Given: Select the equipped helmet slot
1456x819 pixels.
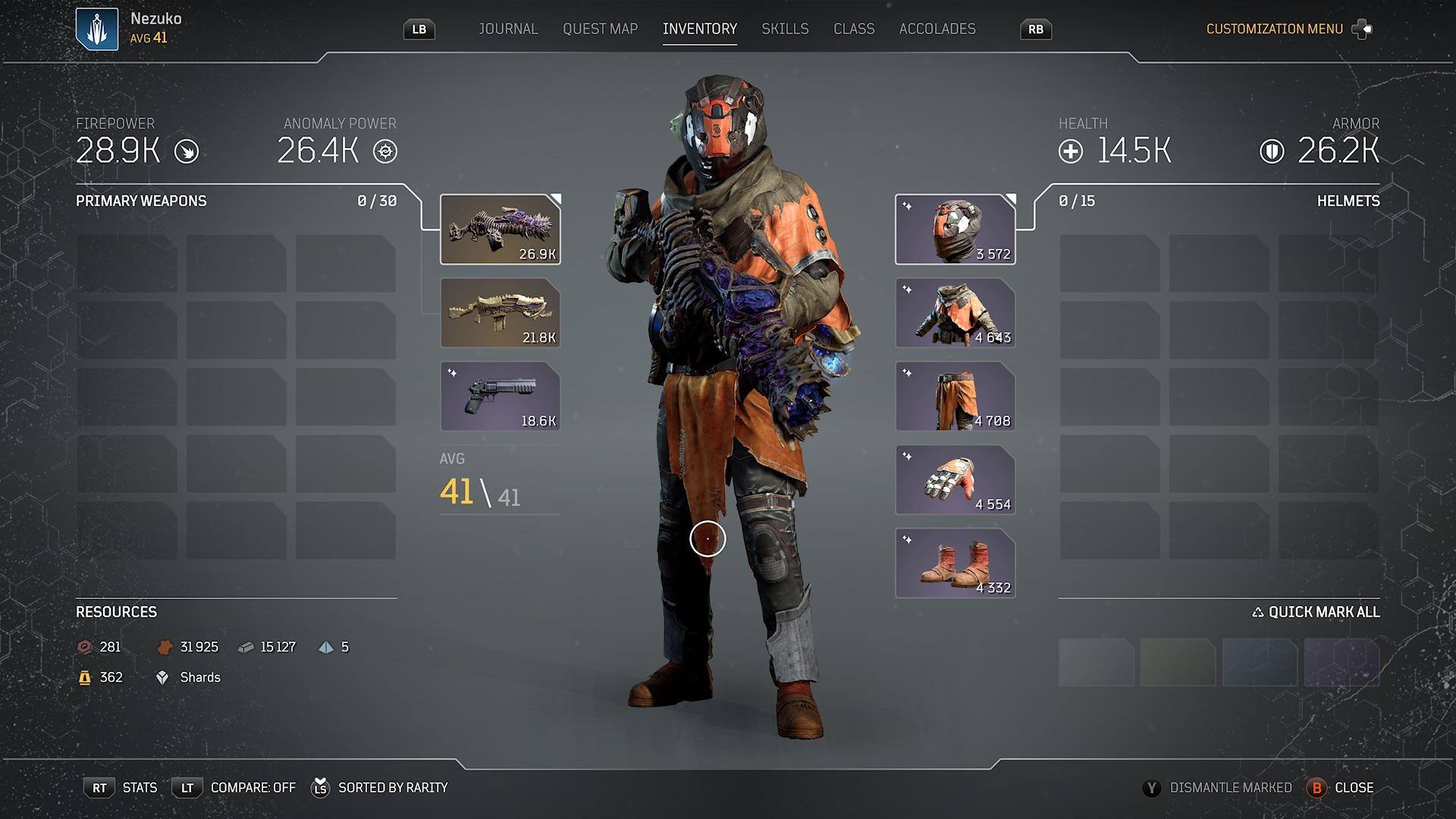Looking at the screenshot, I should point(955,230).
